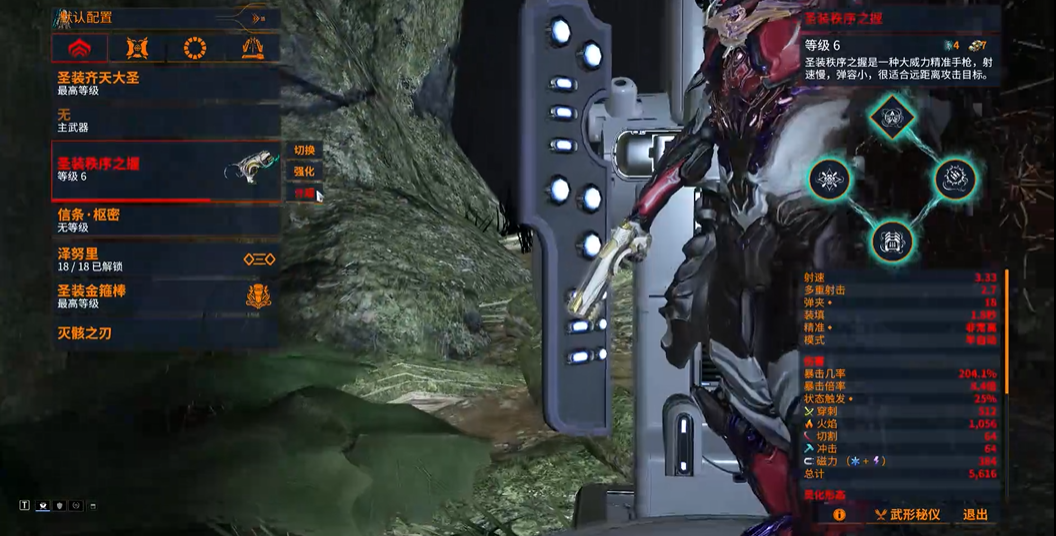
Task: Click the 切换 button
Action: [x=304, y=150]
